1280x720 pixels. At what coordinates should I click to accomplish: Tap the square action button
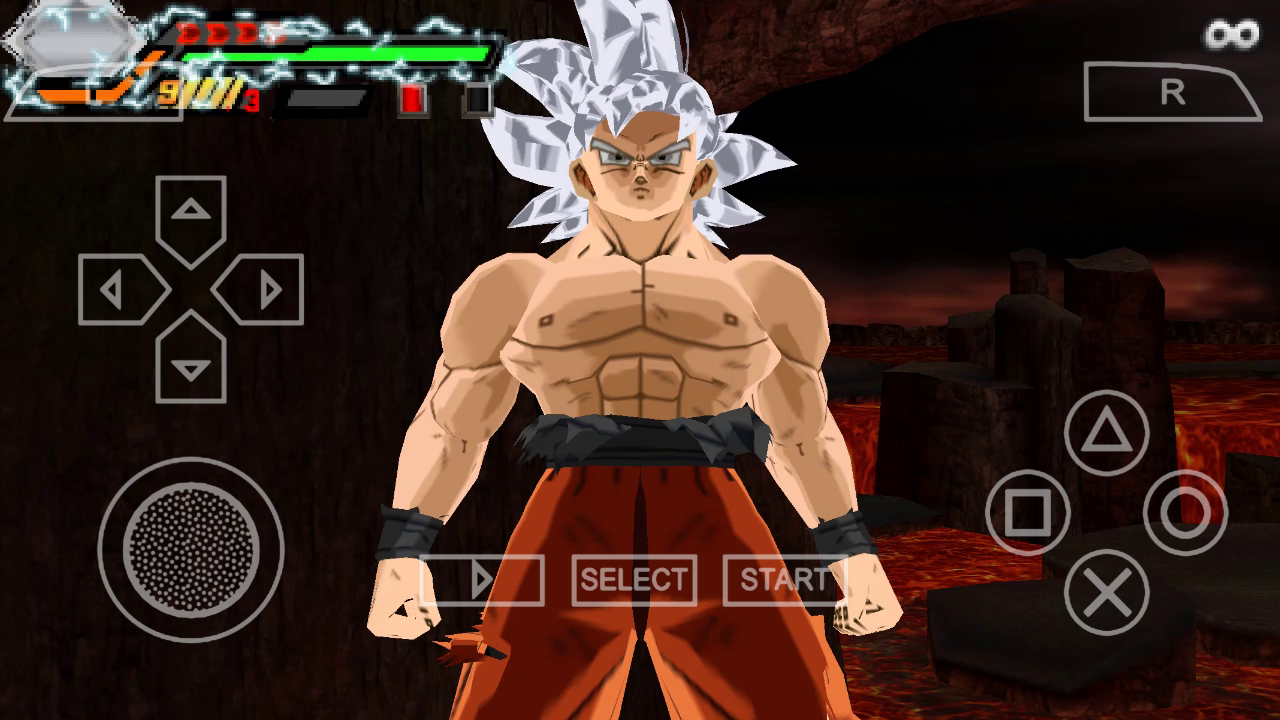point(1027,513)
